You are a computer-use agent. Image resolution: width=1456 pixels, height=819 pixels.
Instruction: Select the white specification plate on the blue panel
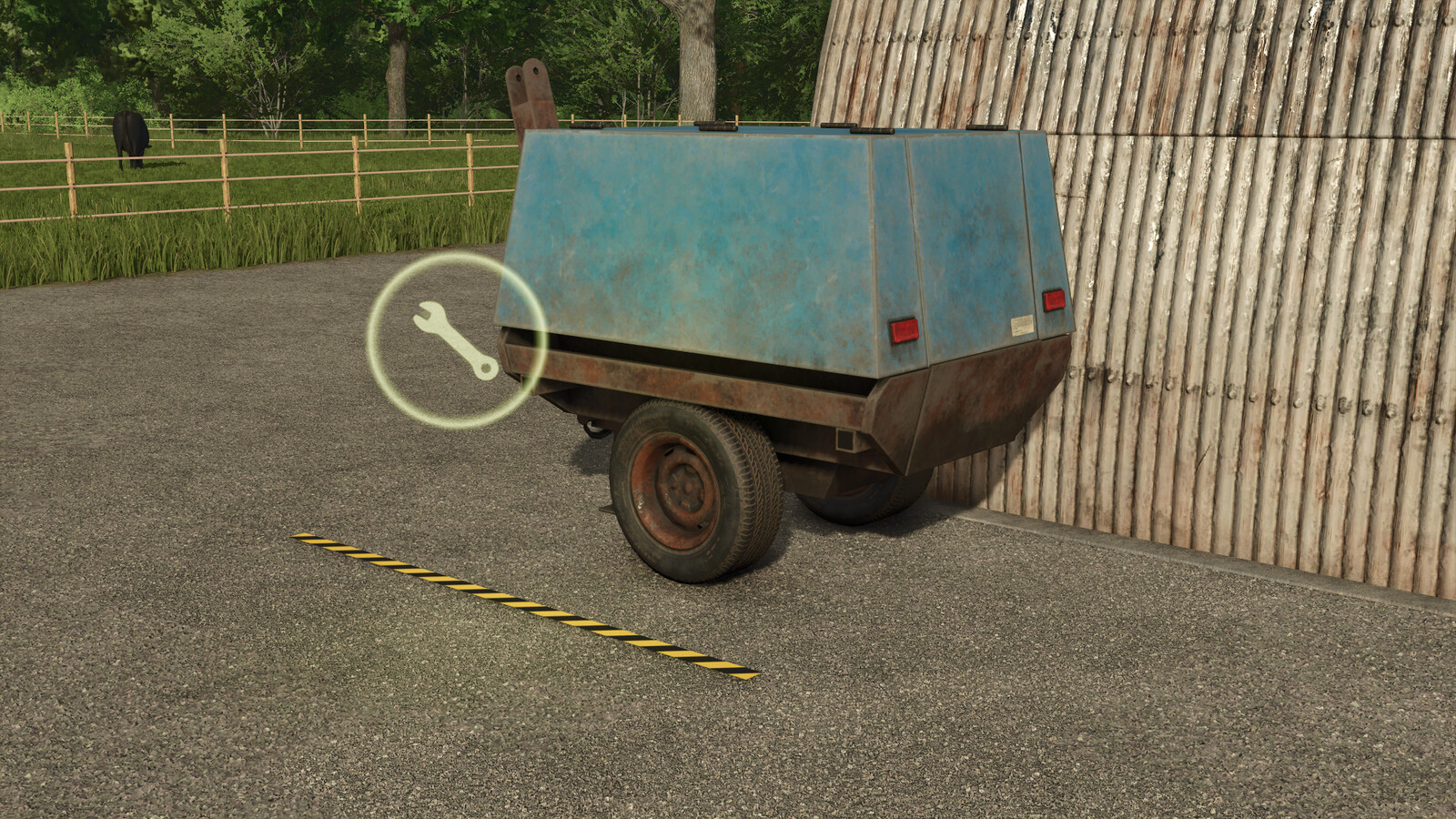tap(1021, 326)
